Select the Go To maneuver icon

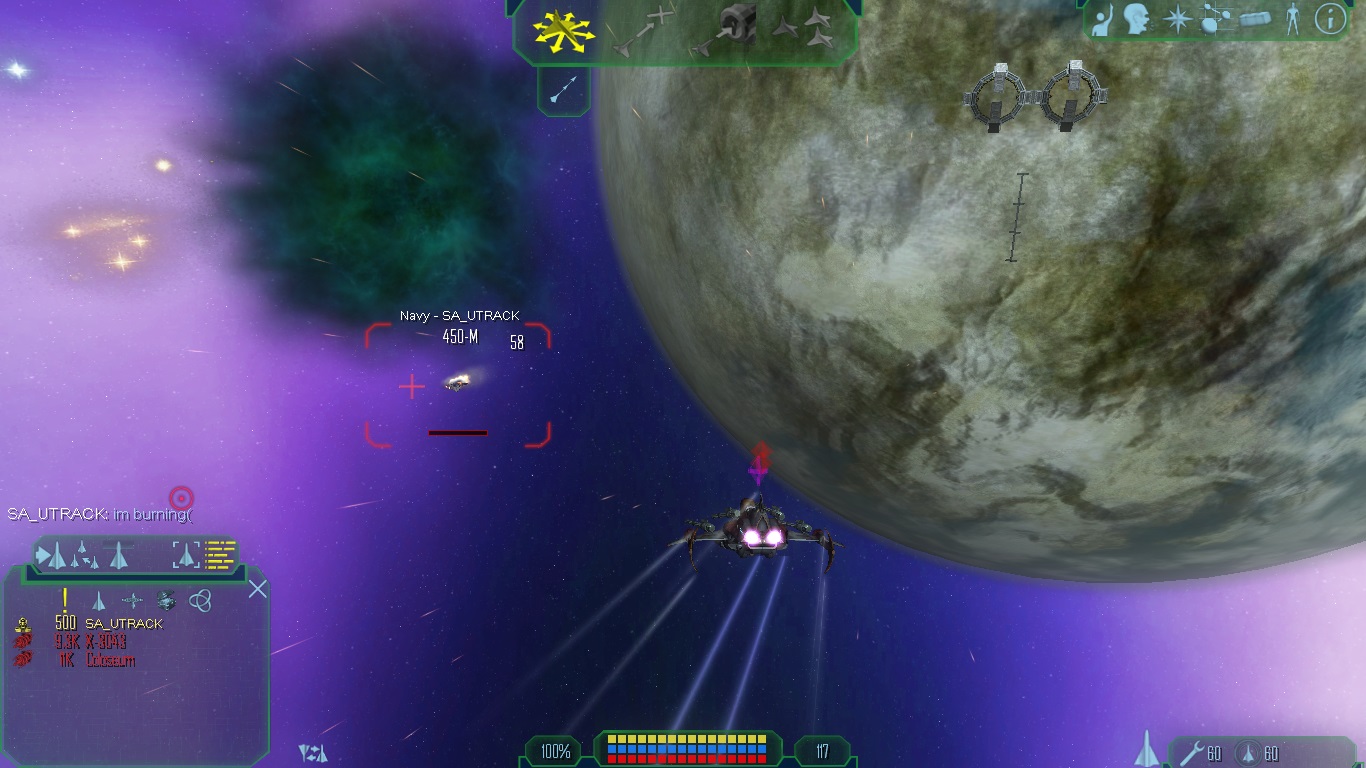point(643,29)
